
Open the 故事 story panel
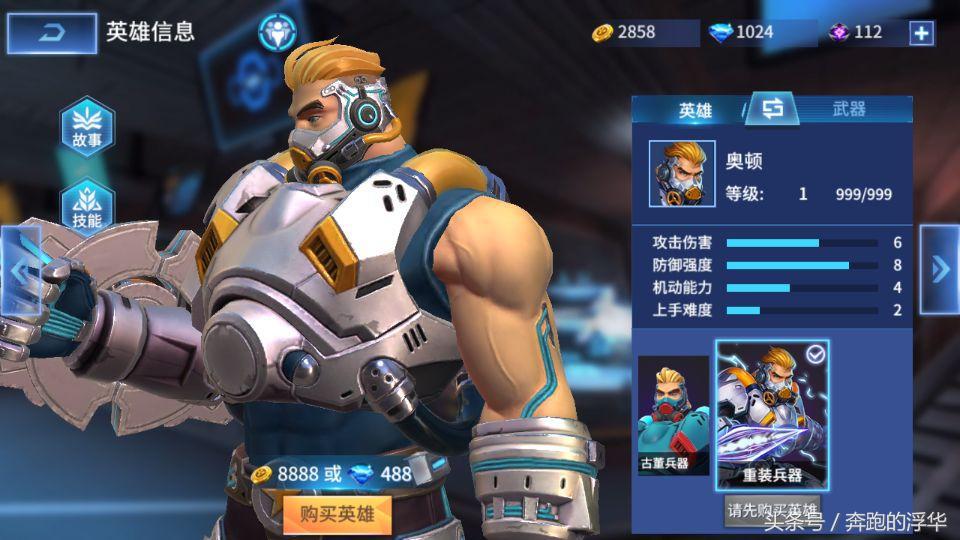(x=87, y=129)
